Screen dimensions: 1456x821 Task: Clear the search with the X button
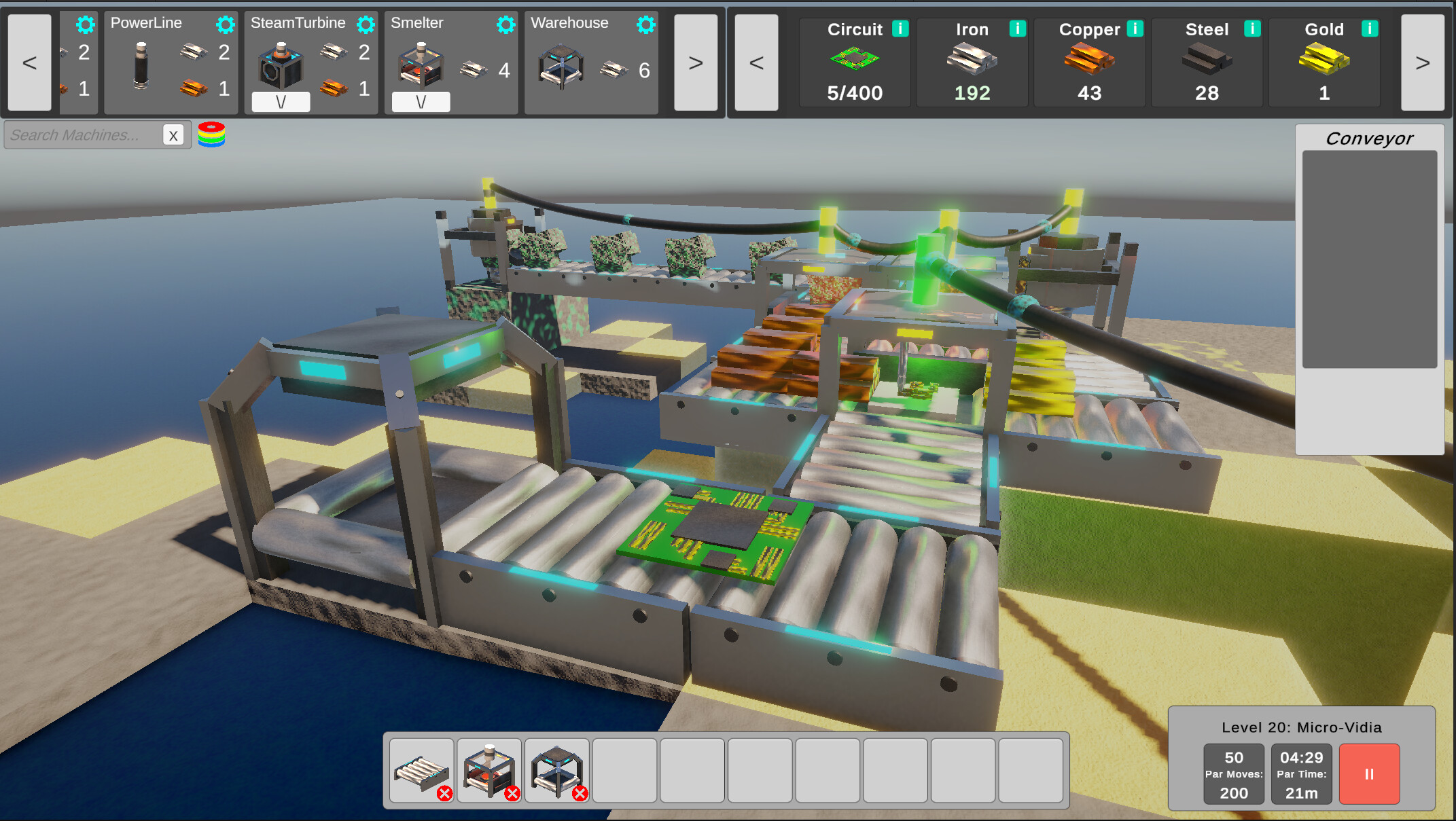click(x=174, y=134)
